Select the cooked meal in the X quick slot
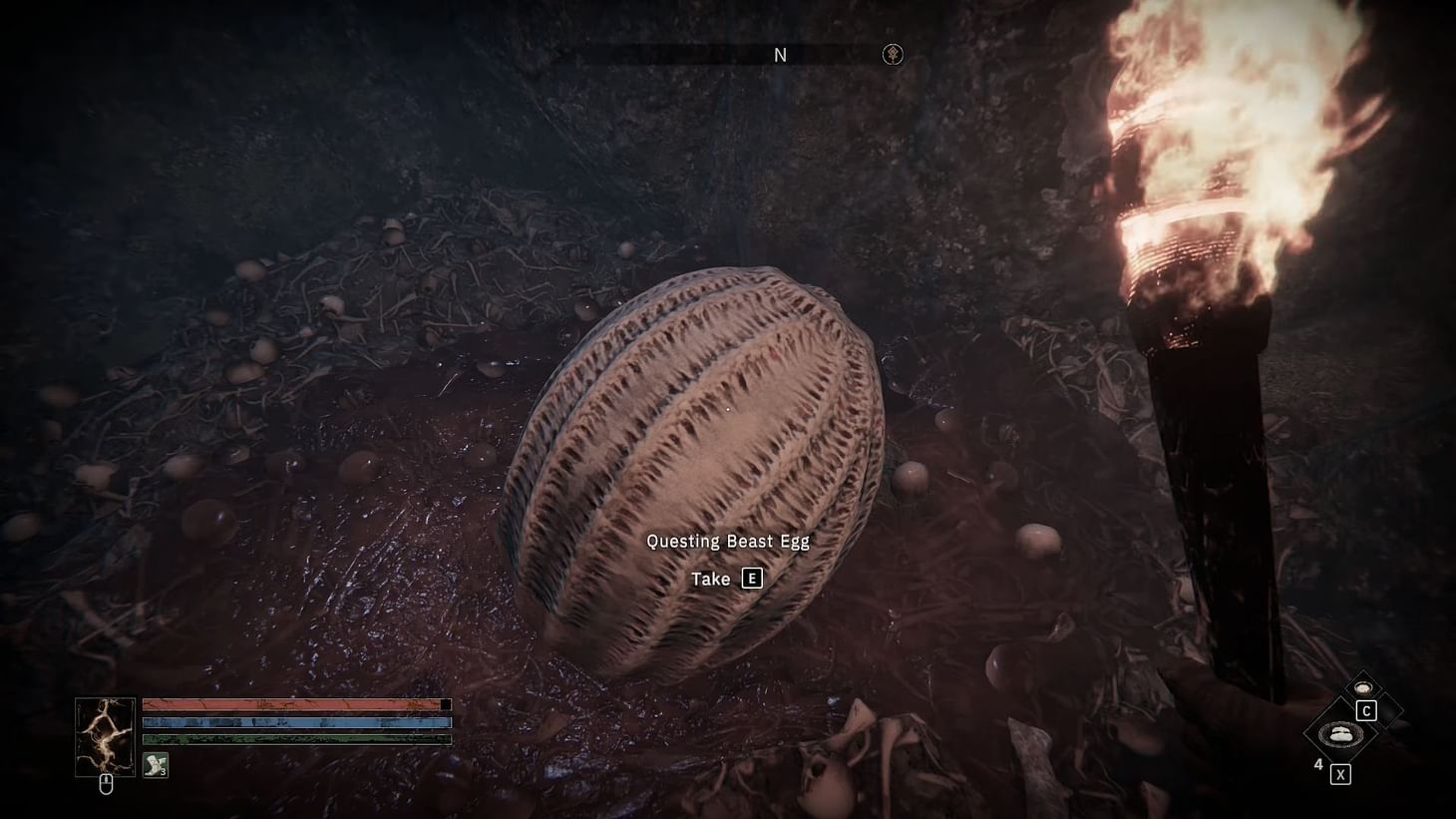 pyautogui.click(x=1341, y=735)
